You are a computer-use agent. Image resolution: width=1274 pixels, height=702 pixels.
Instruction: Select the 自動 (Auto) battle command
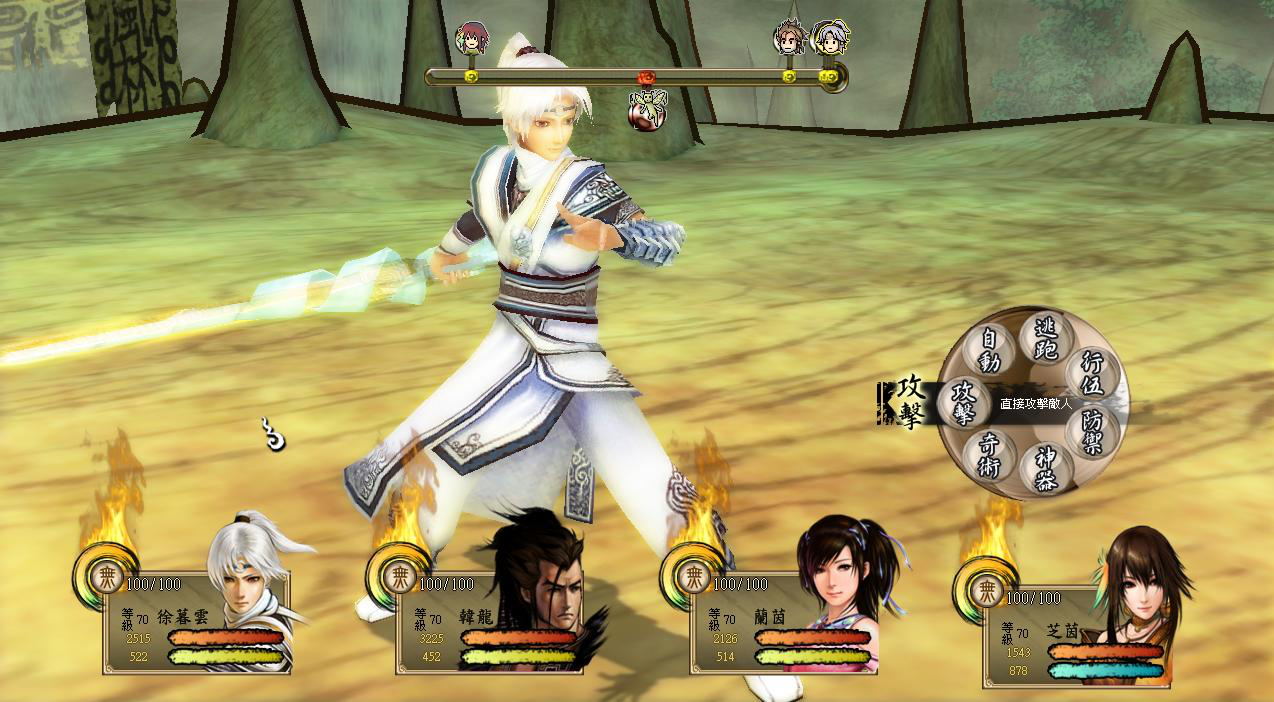tap(990, 349)
